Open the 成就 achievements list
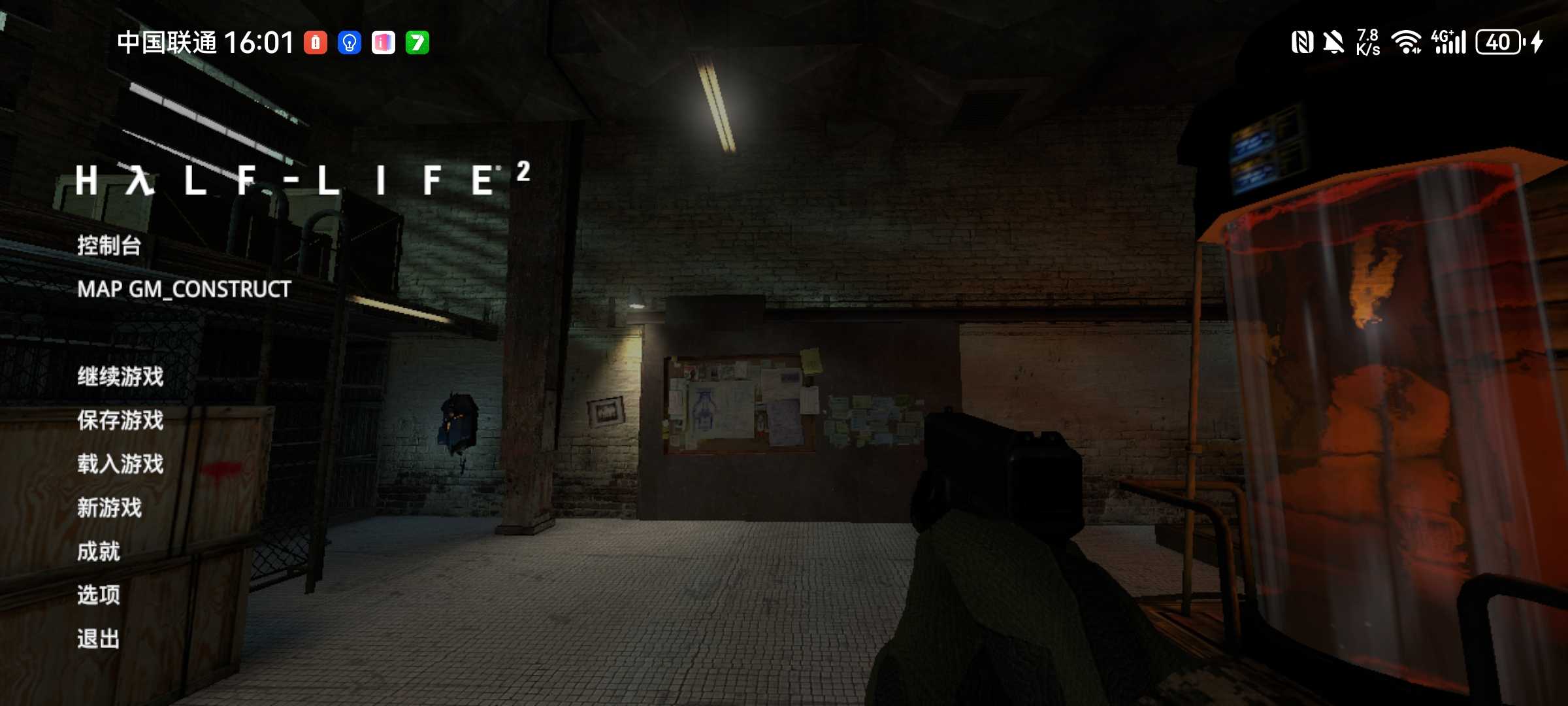 (x=99, y=552)
